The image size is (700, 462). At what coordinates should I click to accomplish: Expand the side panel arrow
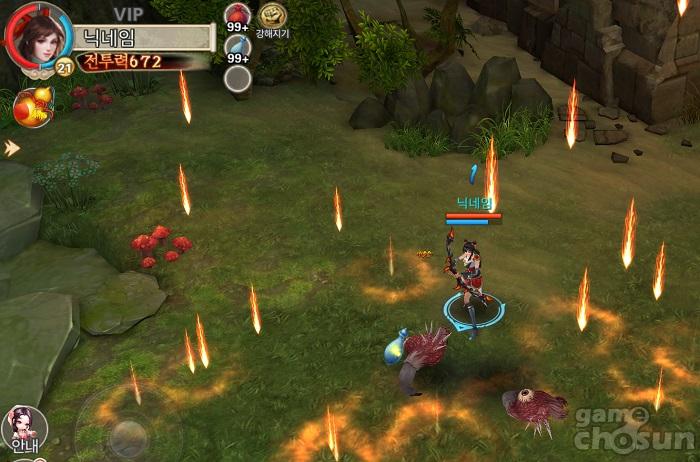(x=11, y=148)
